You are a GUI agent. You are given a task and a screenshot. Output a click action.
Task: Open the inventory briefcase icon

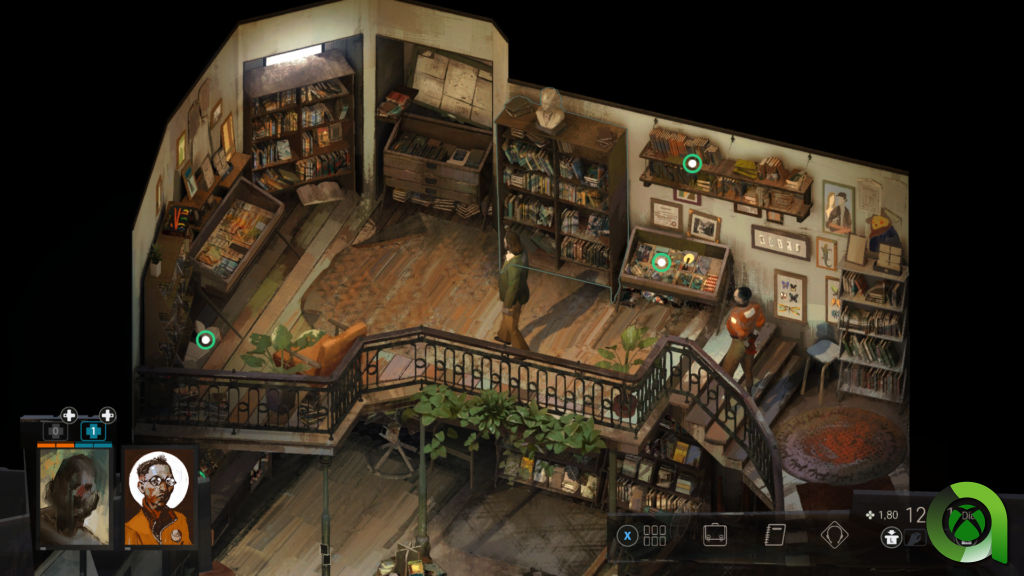coord(714,534)
